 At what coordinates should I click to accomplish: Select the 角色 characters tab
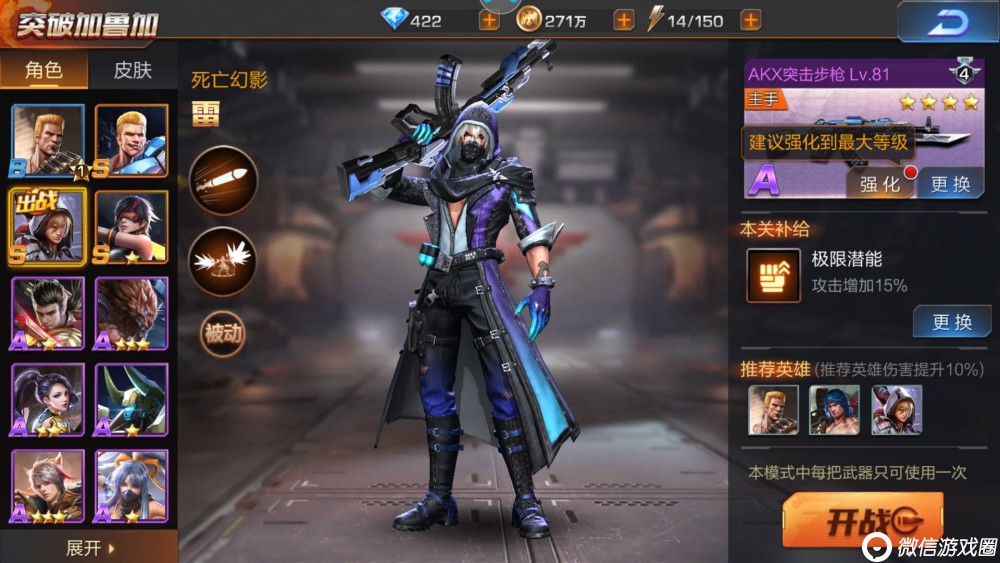click(x=44, y=69)
